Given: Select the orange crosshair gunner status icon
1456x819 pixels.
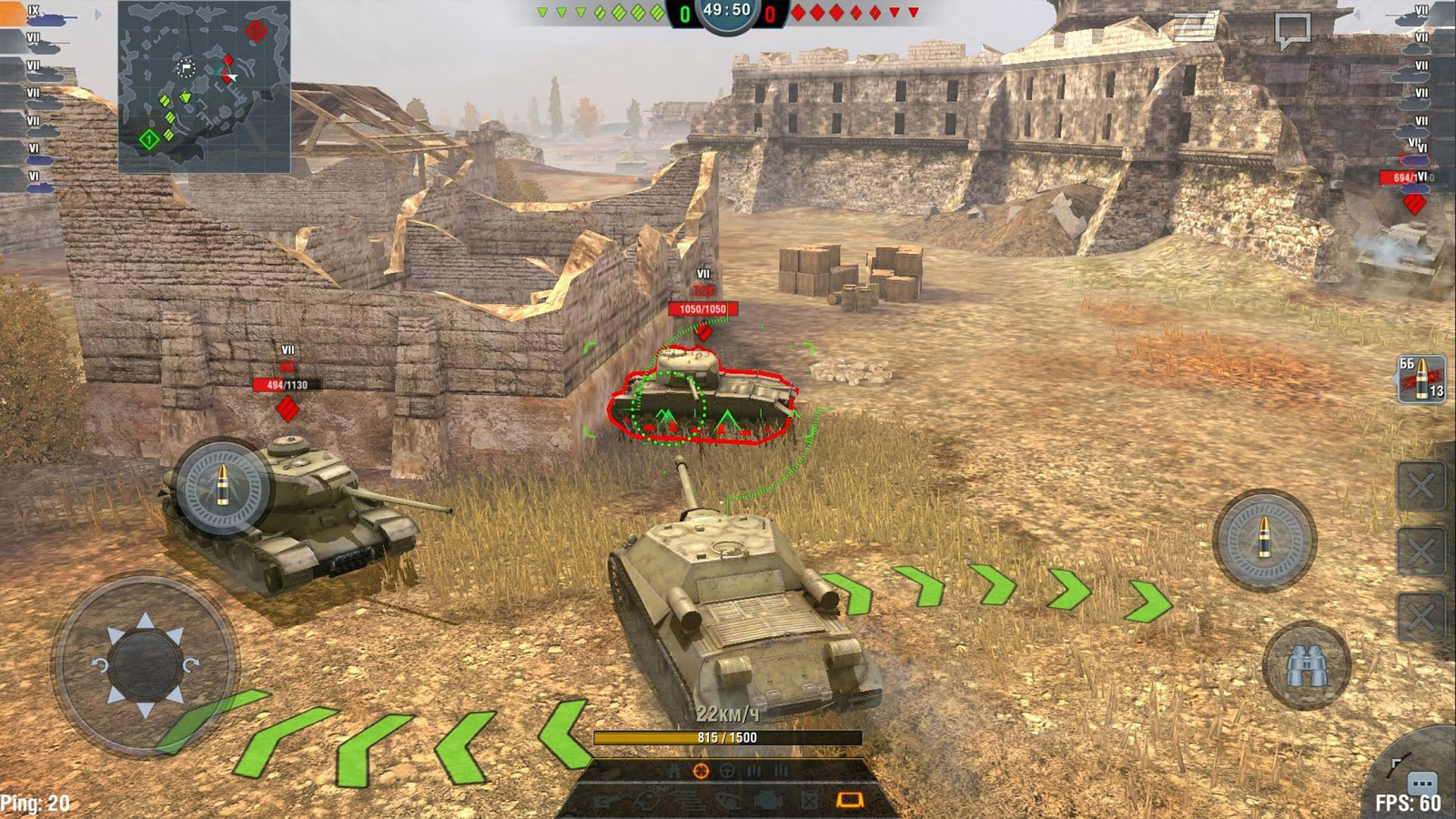Looking at the screenshot, I should point(700,771).
